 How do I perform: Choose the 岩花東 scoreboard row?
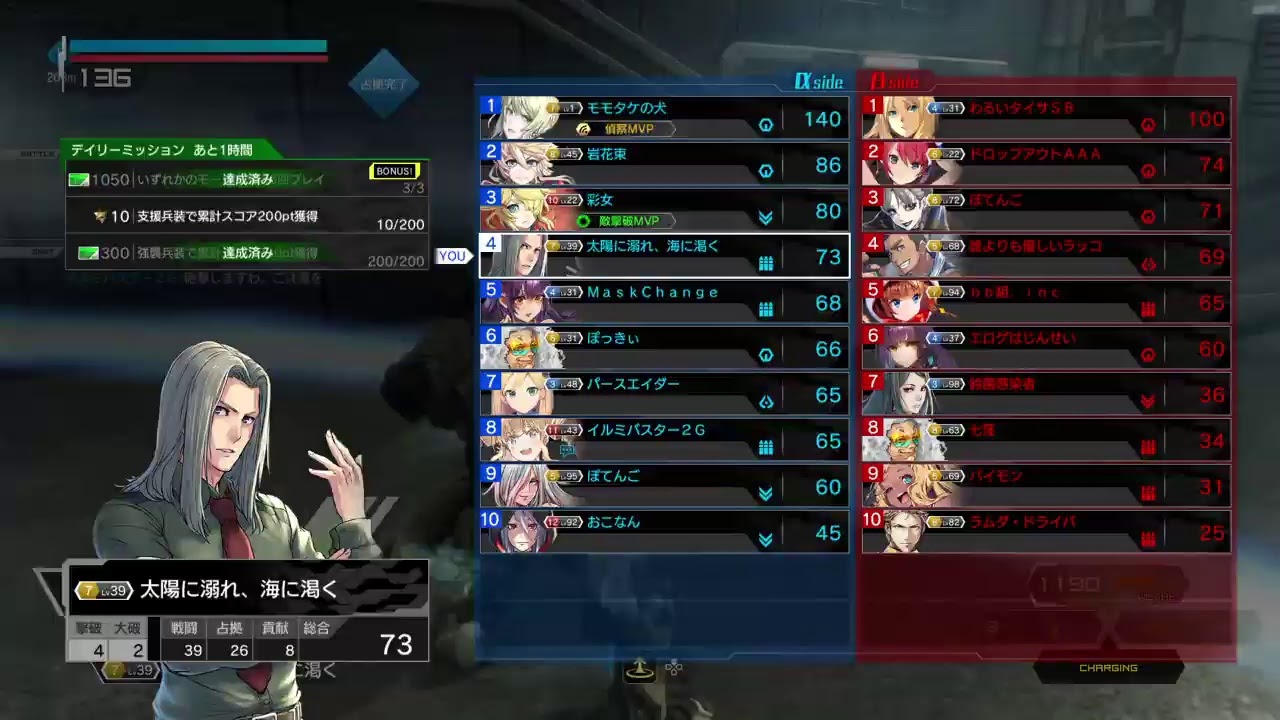(x=664, y=164)
